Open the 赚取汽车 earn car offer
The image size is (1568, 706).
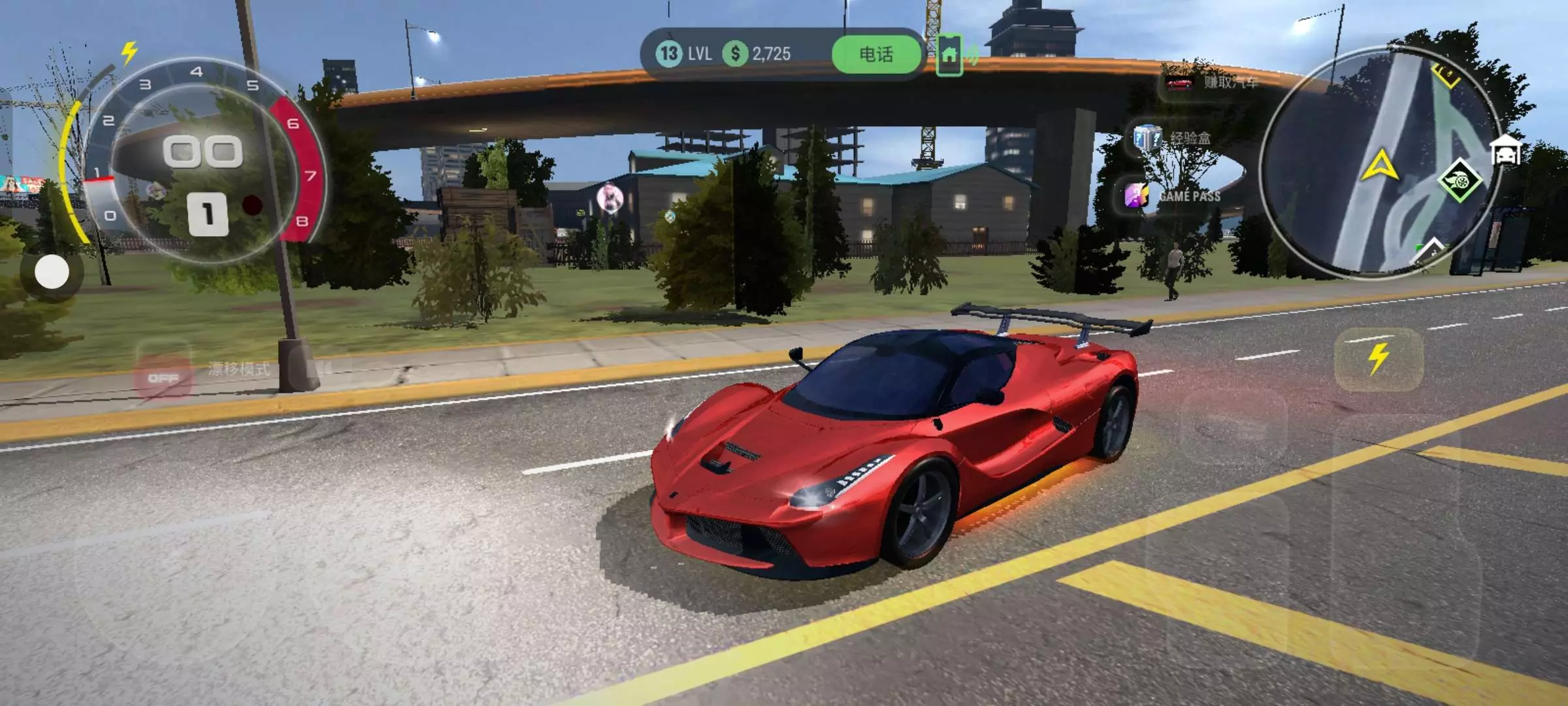(x=1213, y=83)
